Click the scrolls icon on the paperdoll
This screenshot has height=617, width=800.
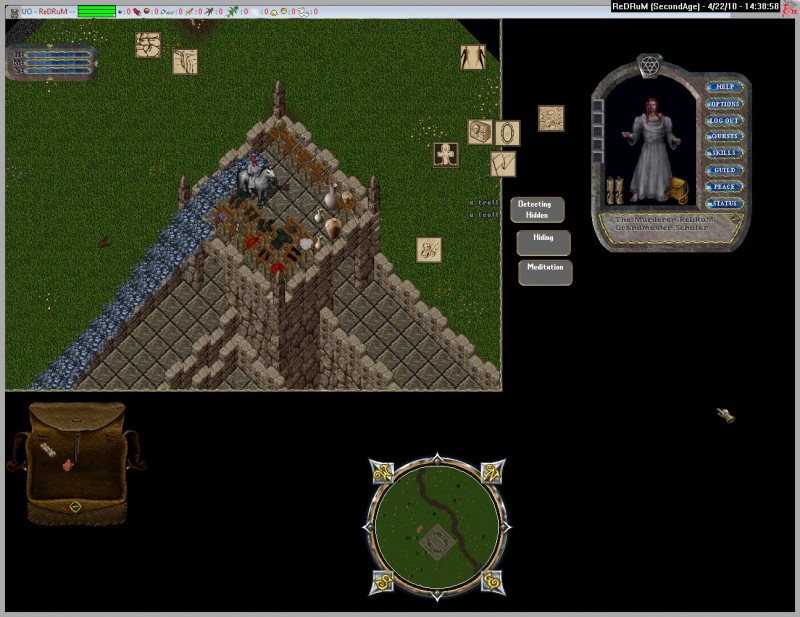click(615, 189)
